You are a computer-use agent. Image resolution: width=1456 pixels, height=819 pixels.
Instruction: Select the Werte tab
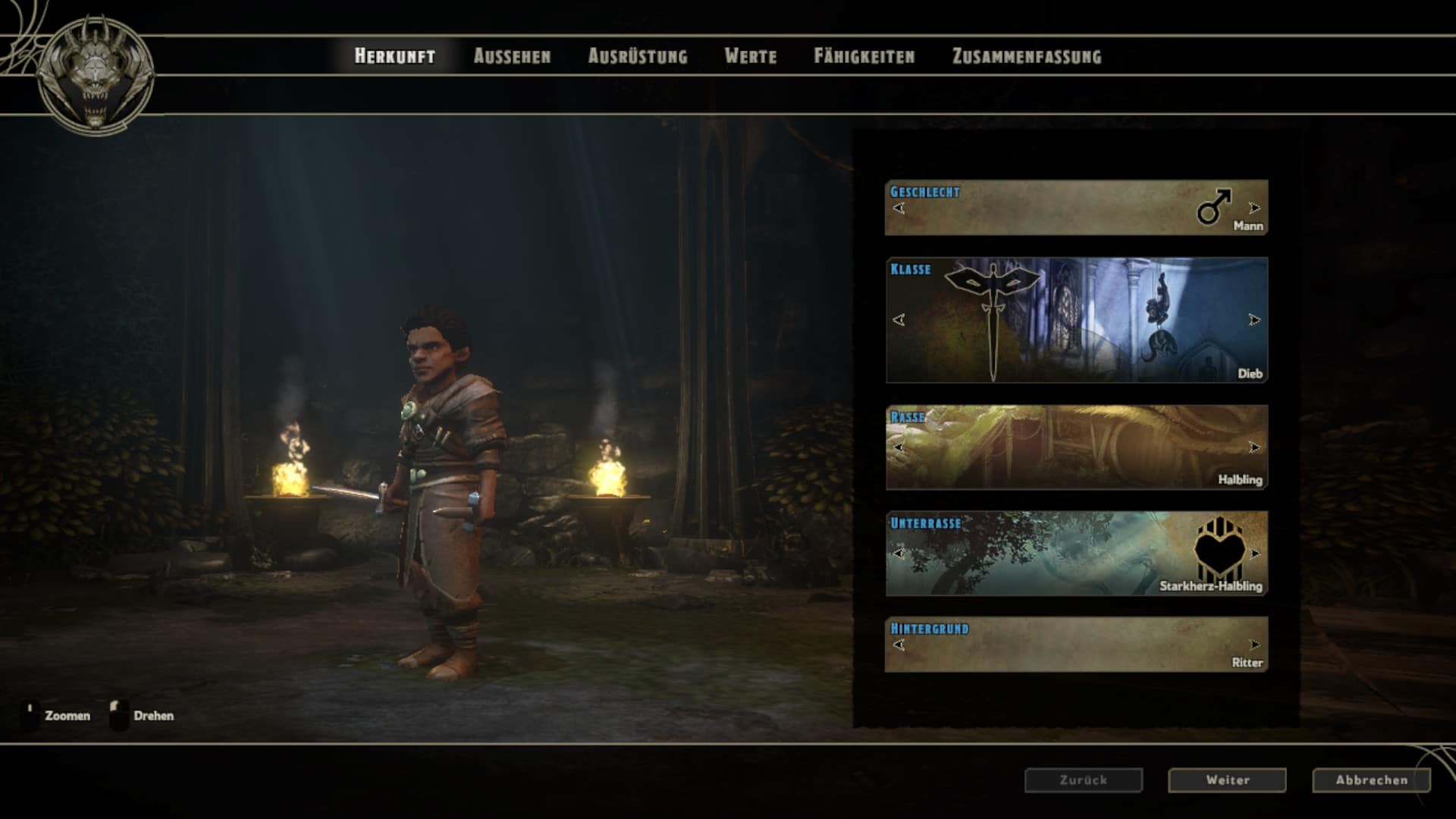[750, 56]
